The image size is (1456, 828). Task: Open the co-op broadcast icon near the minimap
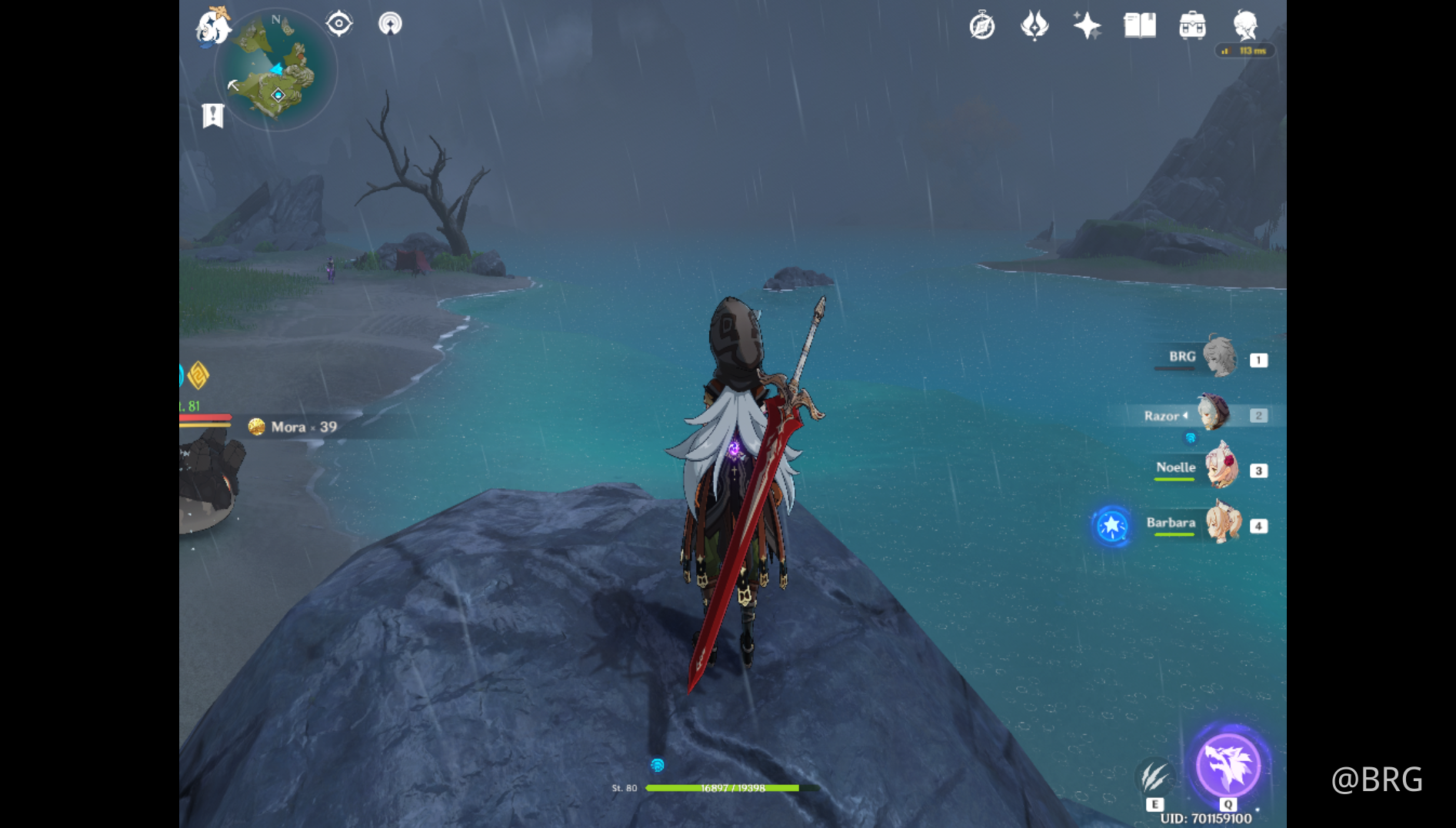point(390,23)
